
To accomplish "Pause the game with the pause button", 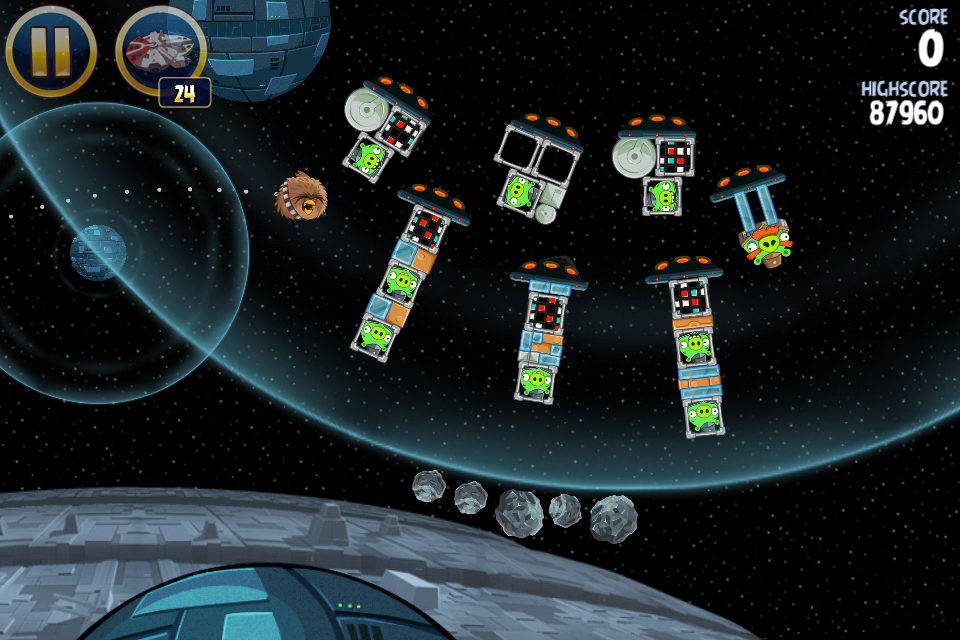I will 51,50.
